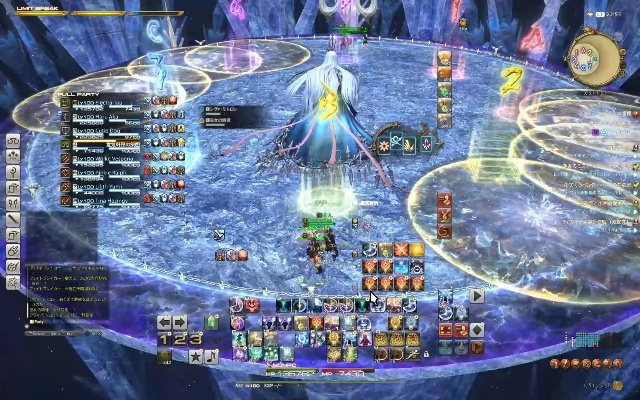This screenshot has height=400, width=640.
Task: Click the star icon button
Action: pyautogui.click(x=196, y=356)
